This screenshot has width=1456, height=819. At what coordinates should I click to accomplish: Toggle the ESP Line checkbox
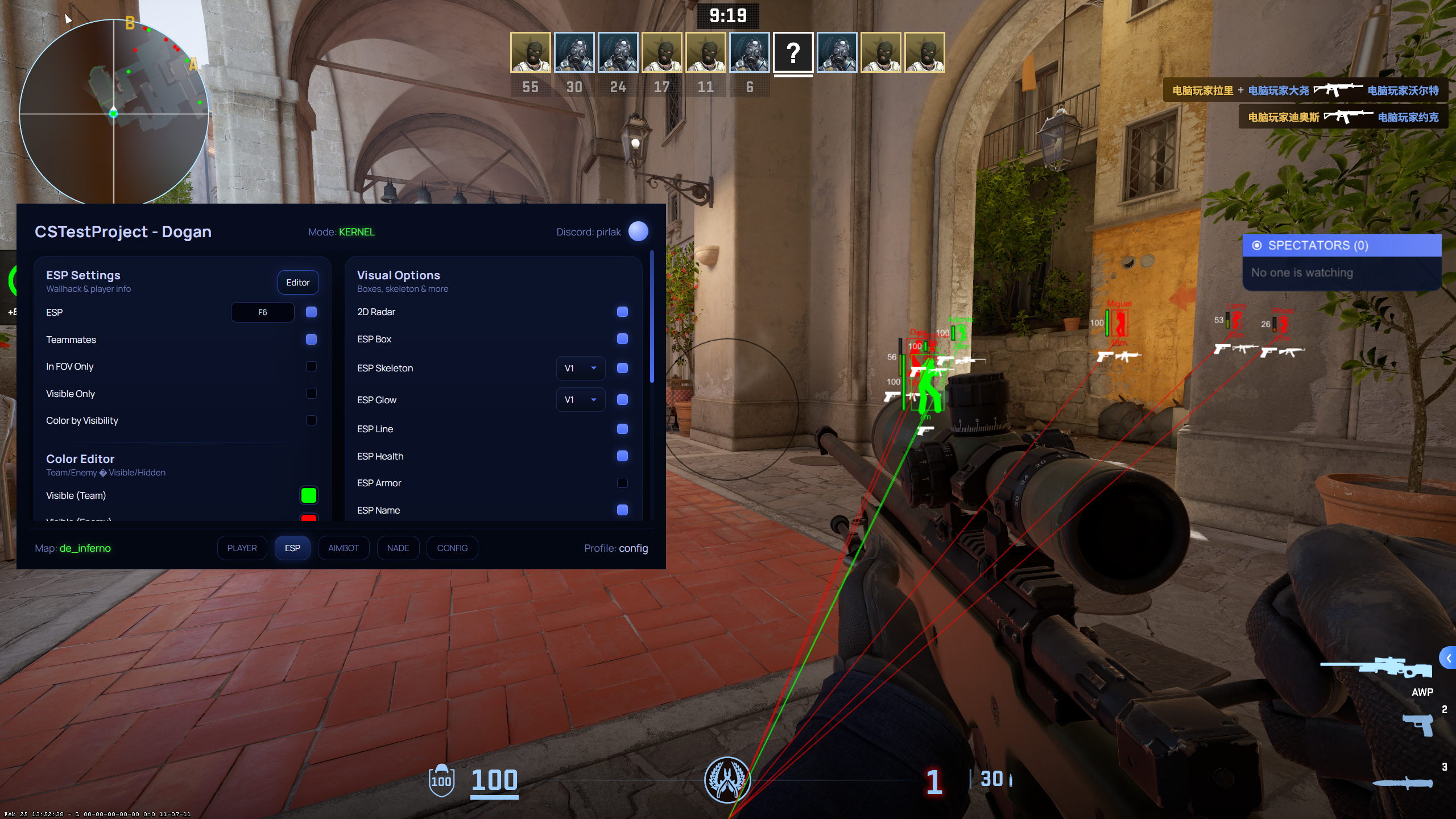622,429
